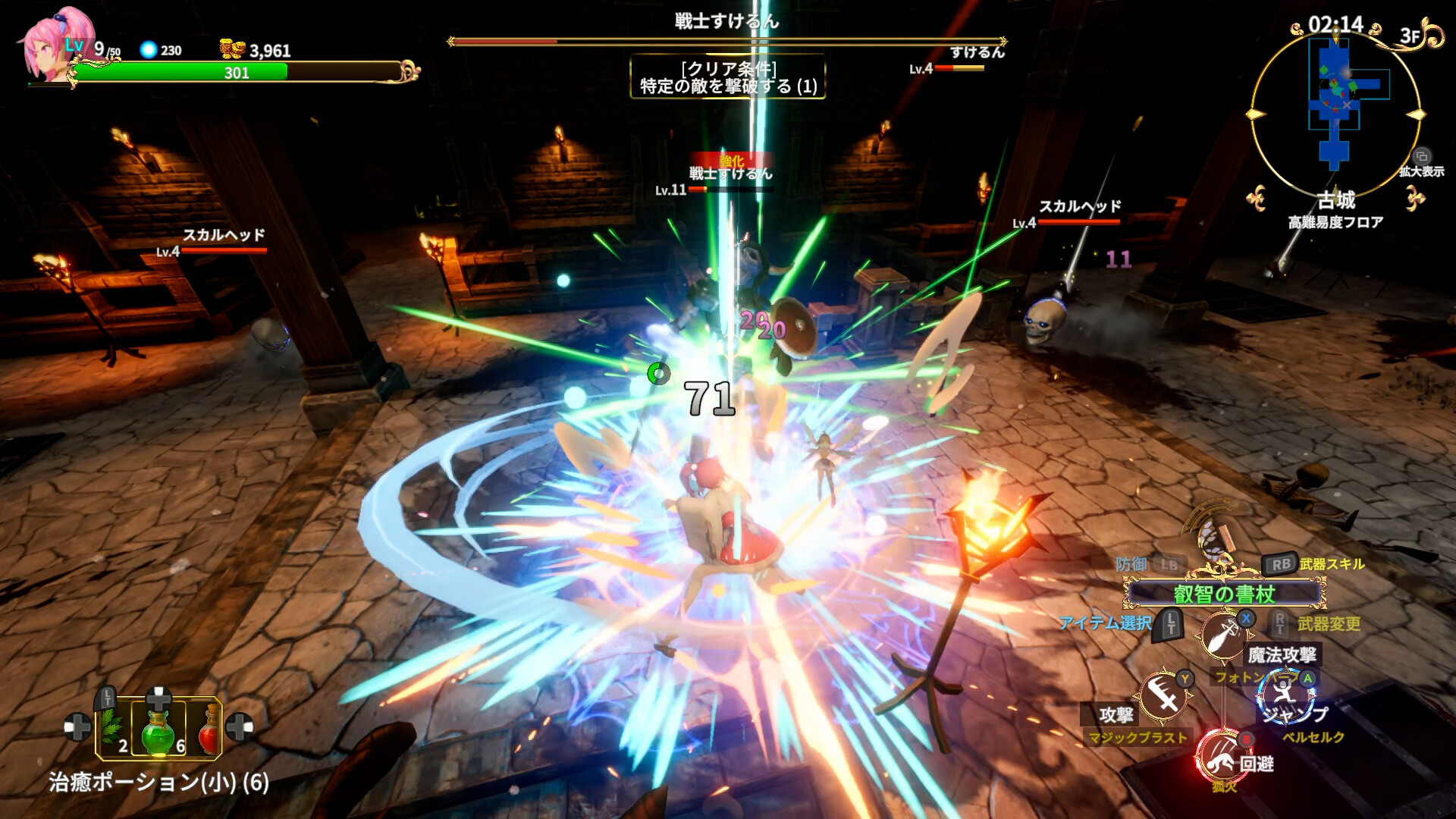
Task: Select the green healing potion slot
Action: point(158,729)
